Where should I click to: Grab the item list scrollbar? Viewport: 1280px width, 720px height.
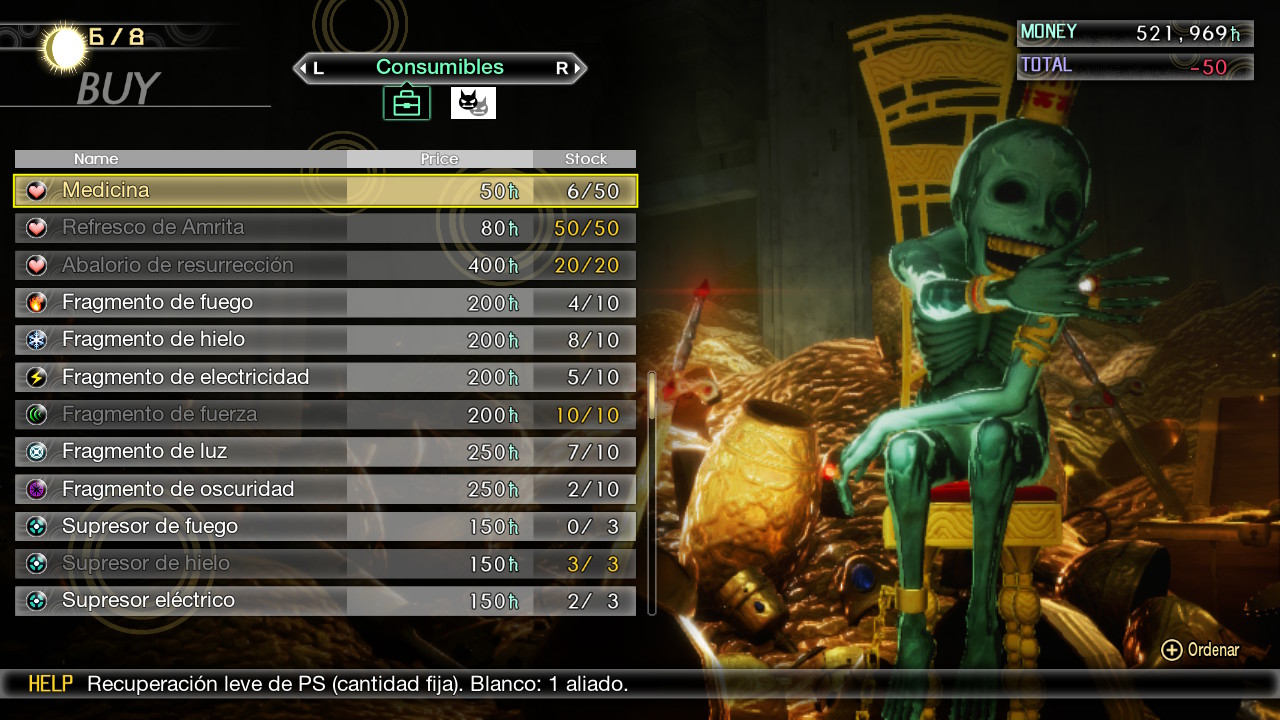pyautogui.click(x=652, y=394)
